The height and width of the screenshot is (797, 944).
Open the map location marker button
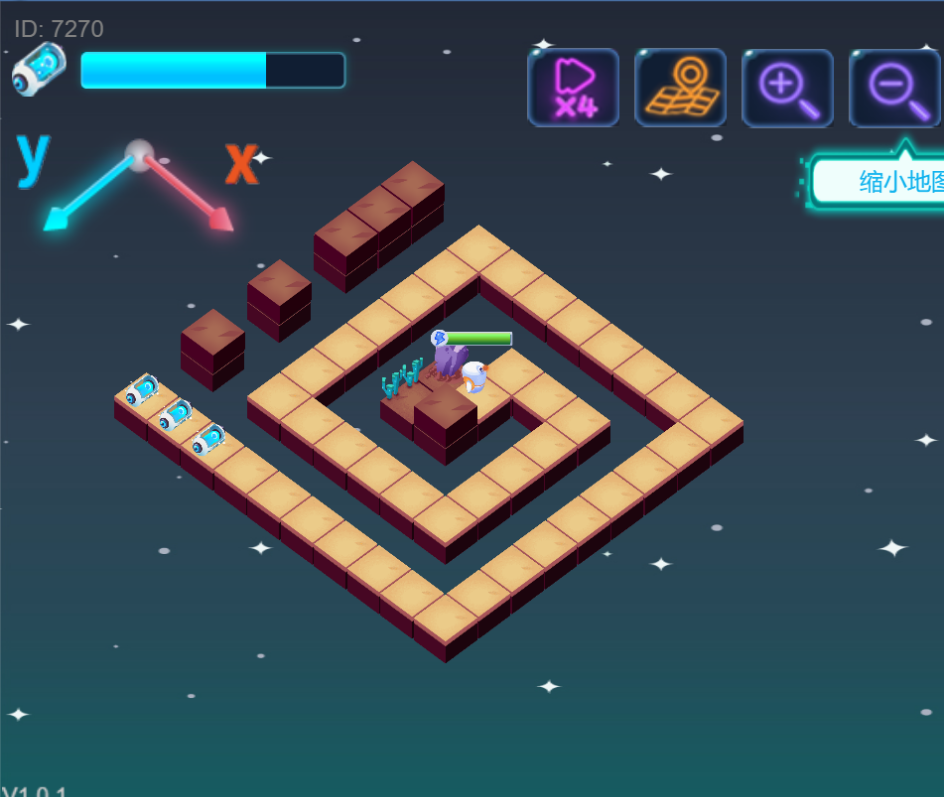click(680, 88)
